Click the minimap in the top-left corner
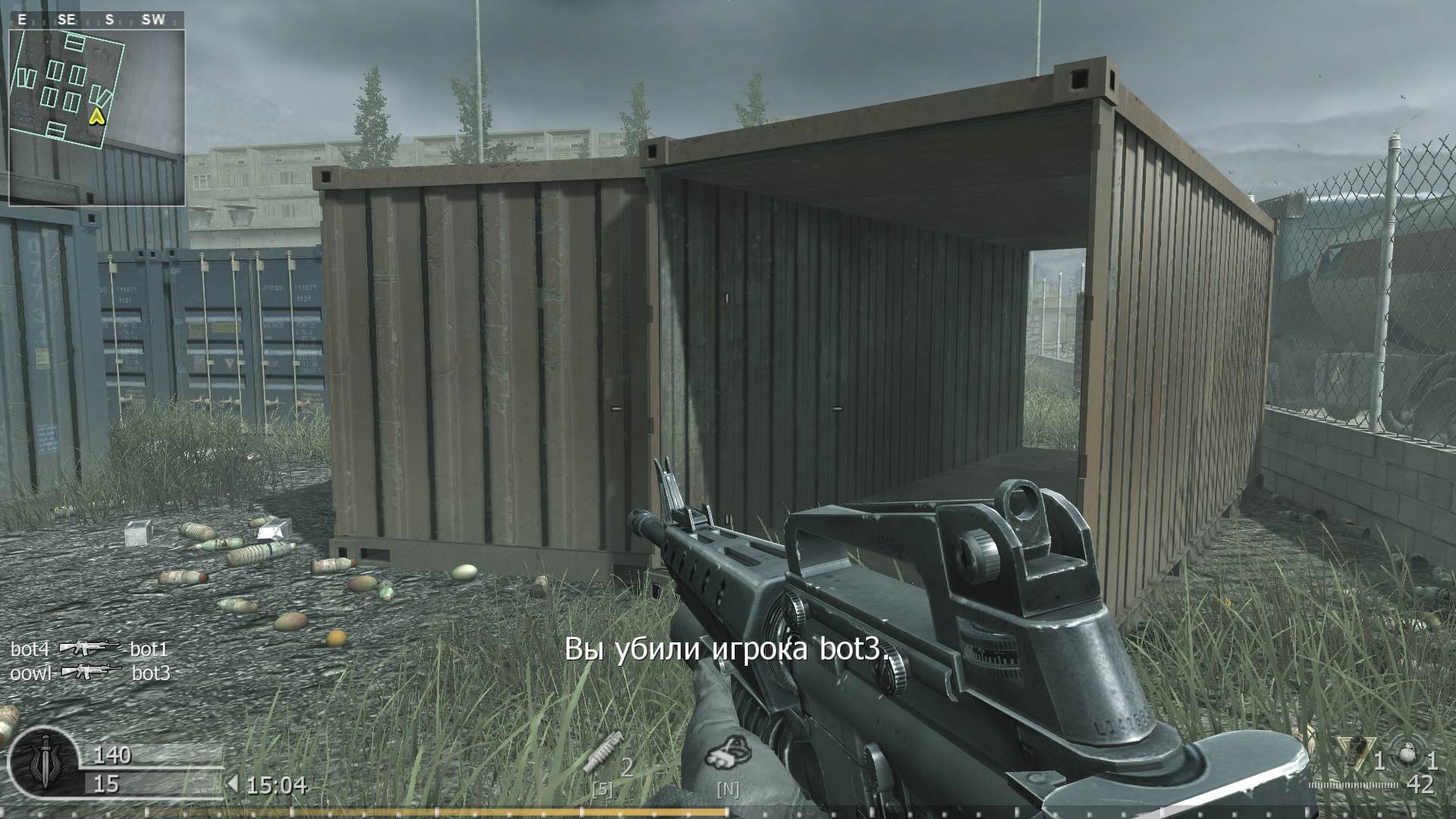This screenshot has width=1456, height=819. coord(99,114)
